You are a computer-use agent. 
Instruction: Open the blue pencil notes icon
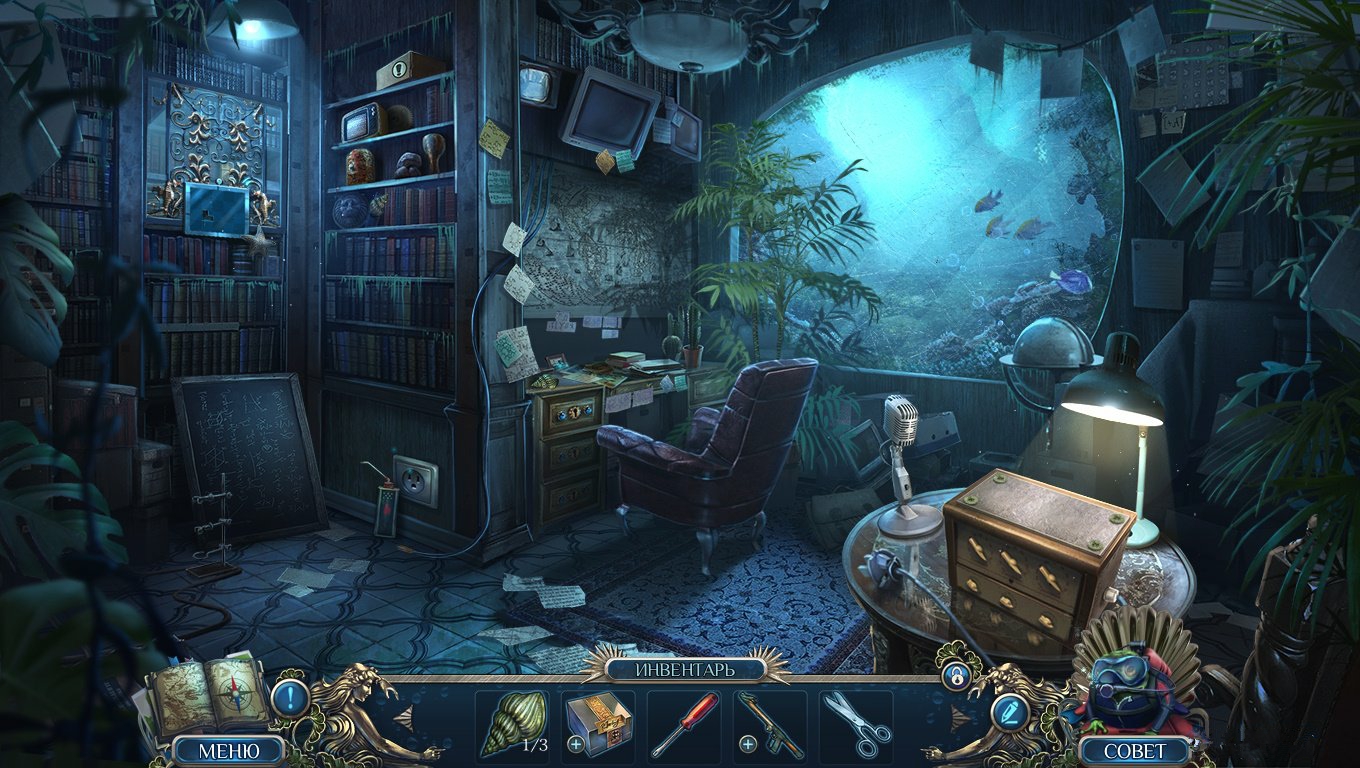[1010, 711]
